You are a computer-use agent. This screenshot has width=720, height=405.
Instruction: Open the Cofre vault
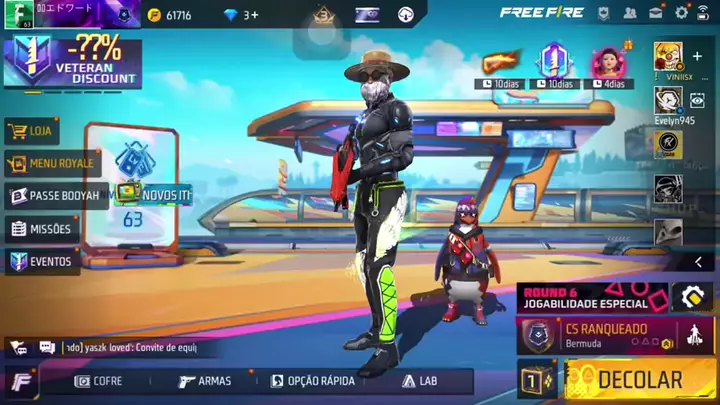(98, 381)
